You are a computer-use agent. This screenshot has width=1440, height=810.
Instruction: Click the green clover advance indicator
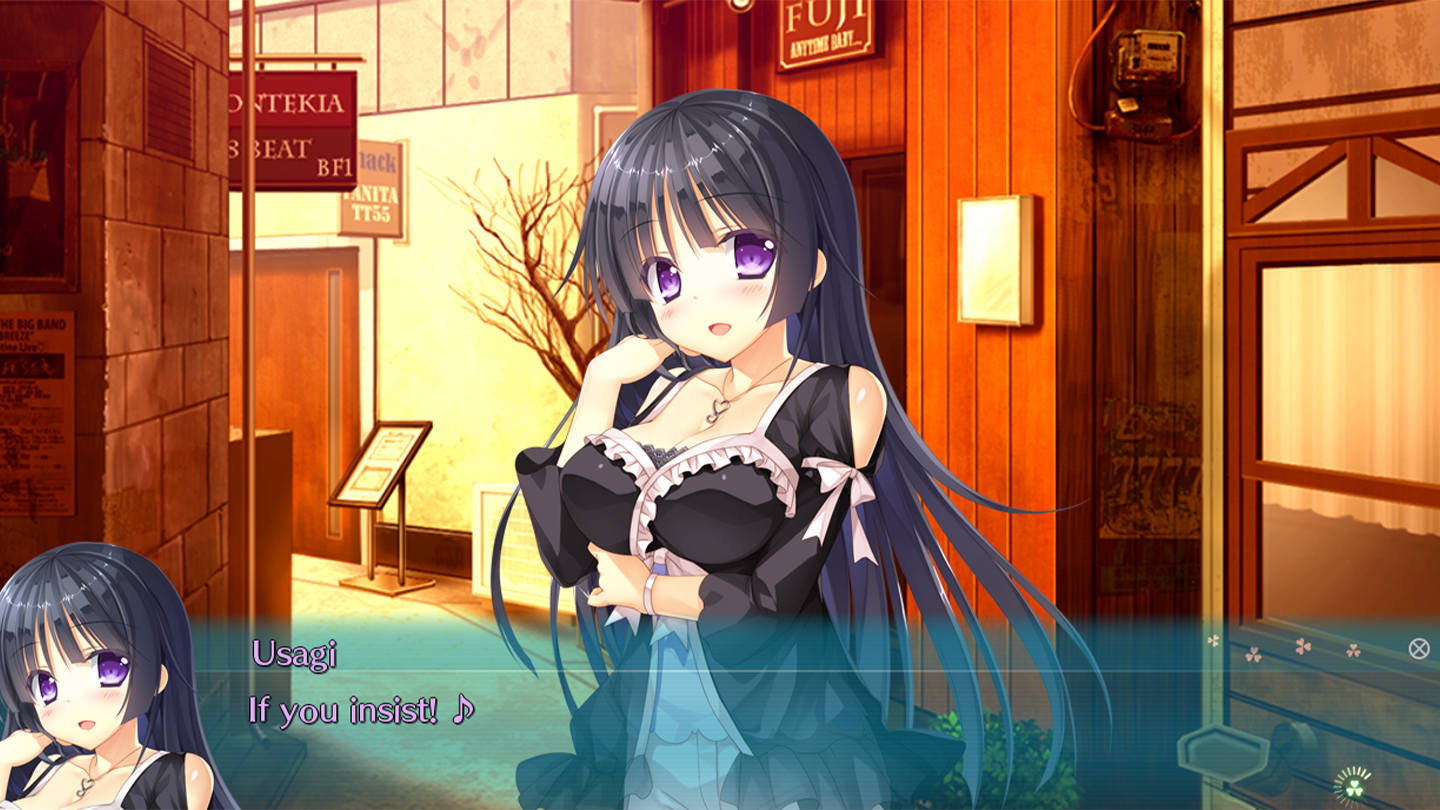tap(1354, 786)
